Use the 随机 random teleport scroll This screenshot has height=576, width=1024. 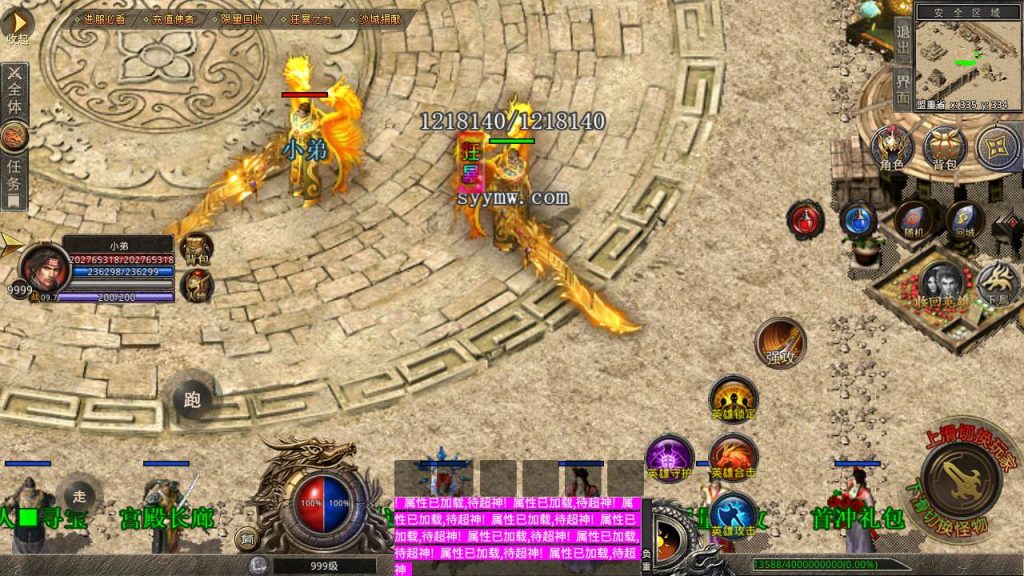click(x=911, y=220)
